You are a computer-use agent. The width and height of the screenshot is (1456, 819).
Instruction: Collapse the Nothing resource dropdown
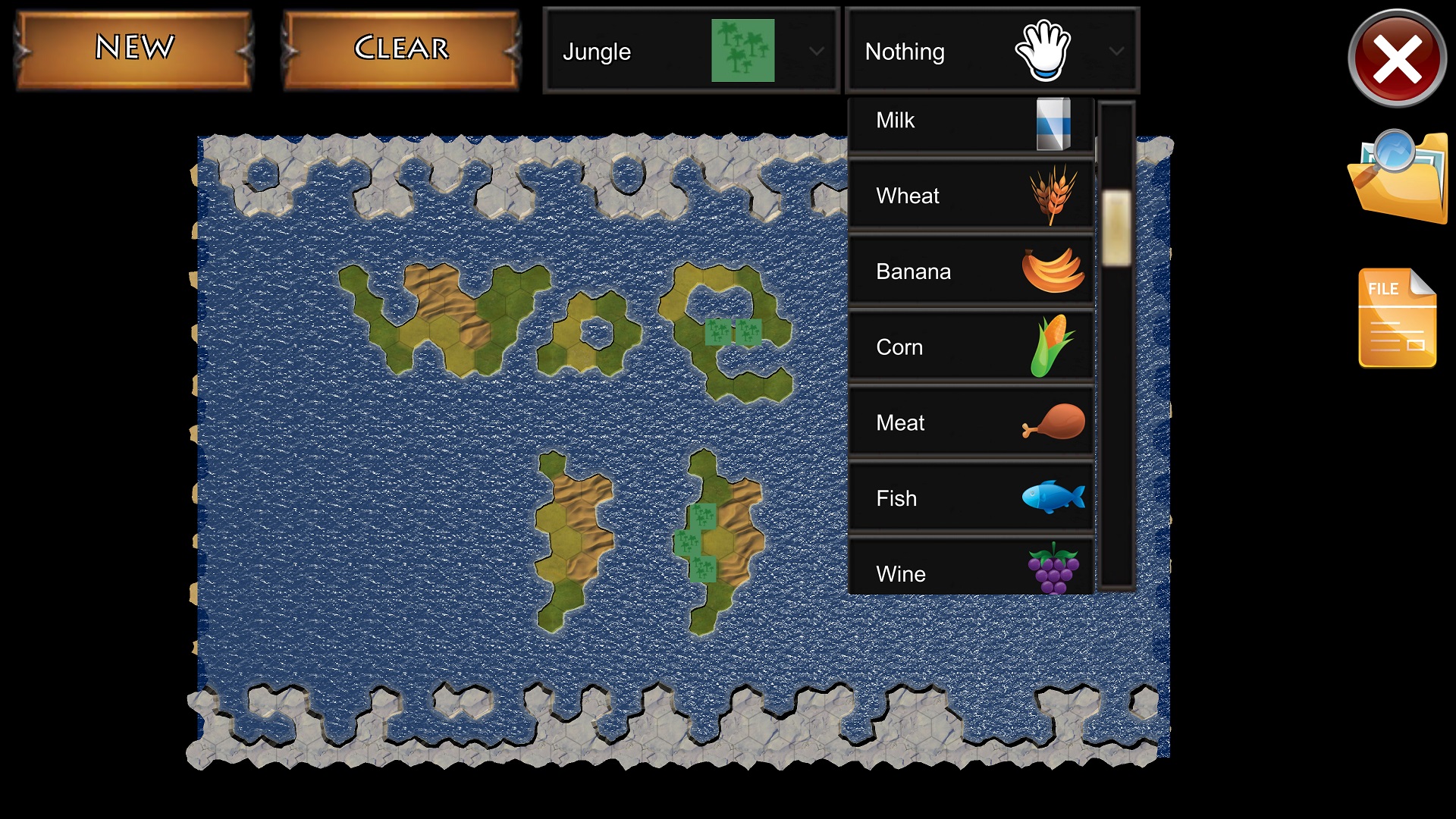click(x=1116, y=52)
